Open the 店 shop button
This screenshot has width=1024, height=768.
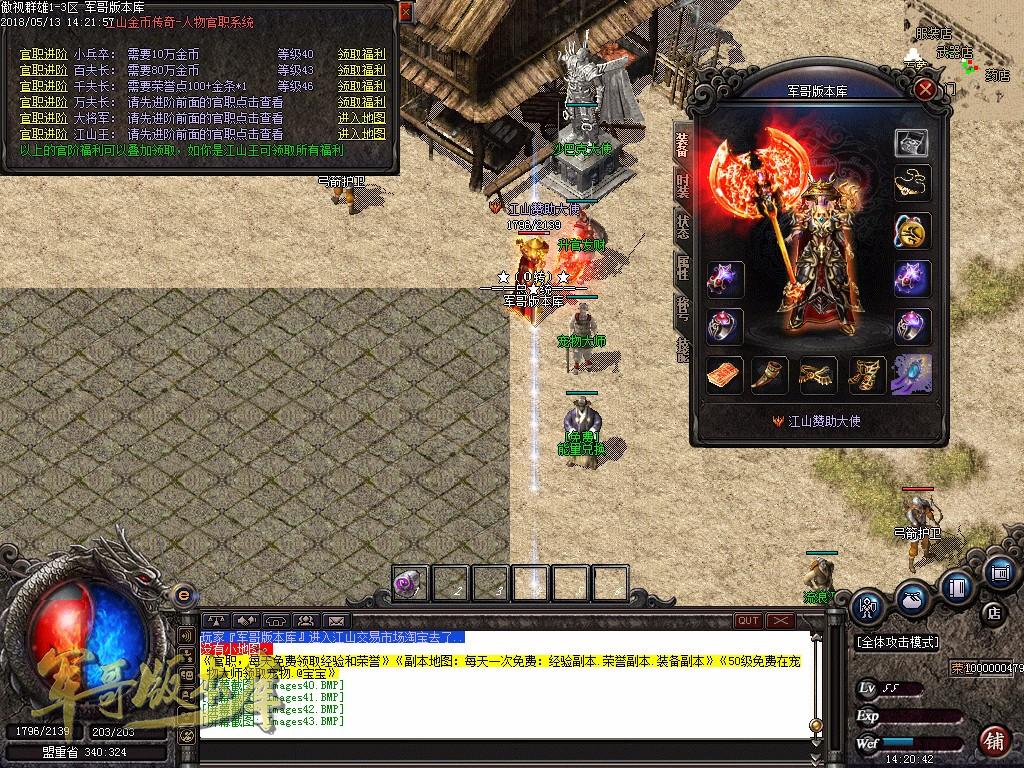click(x=993, y=611)
